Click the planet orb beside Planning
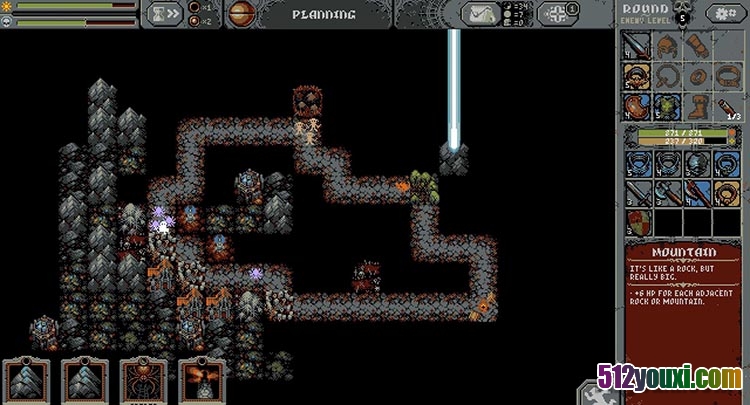 pos(241,13)
